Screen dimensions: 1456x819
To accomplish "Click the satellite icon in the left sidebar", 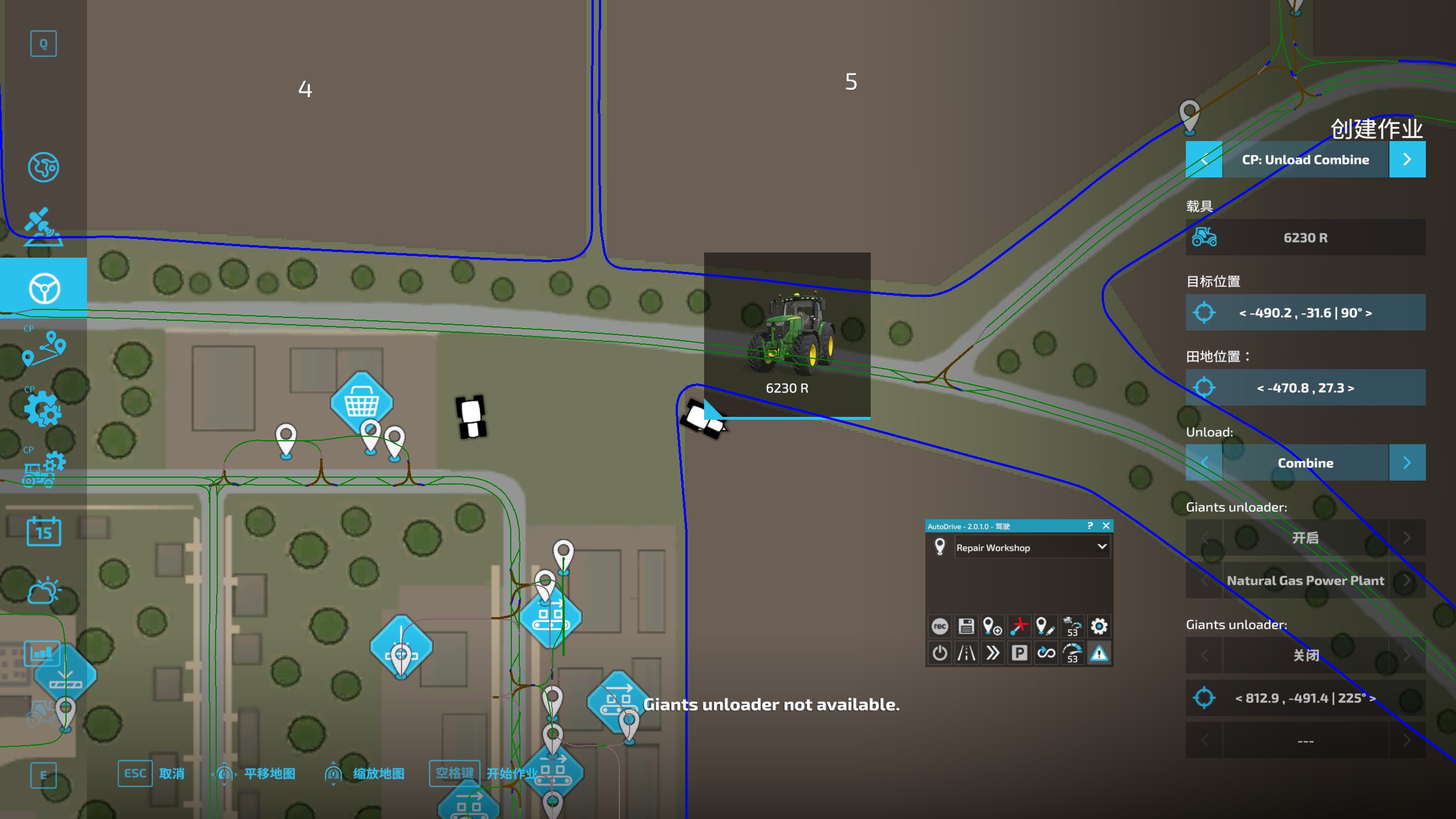I will [44, 226].
